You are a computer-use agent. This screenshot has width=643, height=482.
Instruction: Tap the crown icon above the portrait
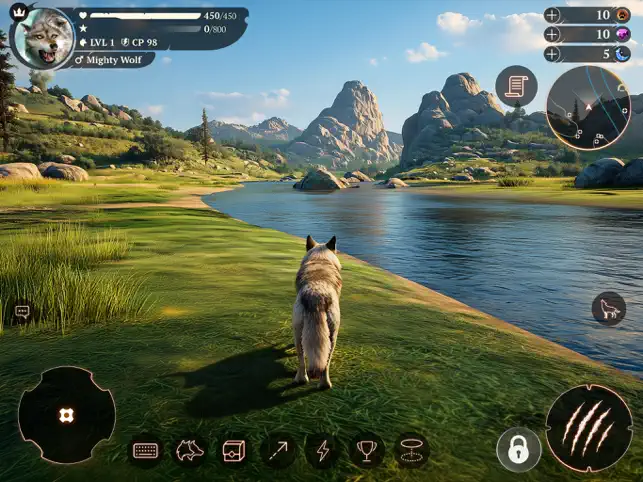pos(18,12)
